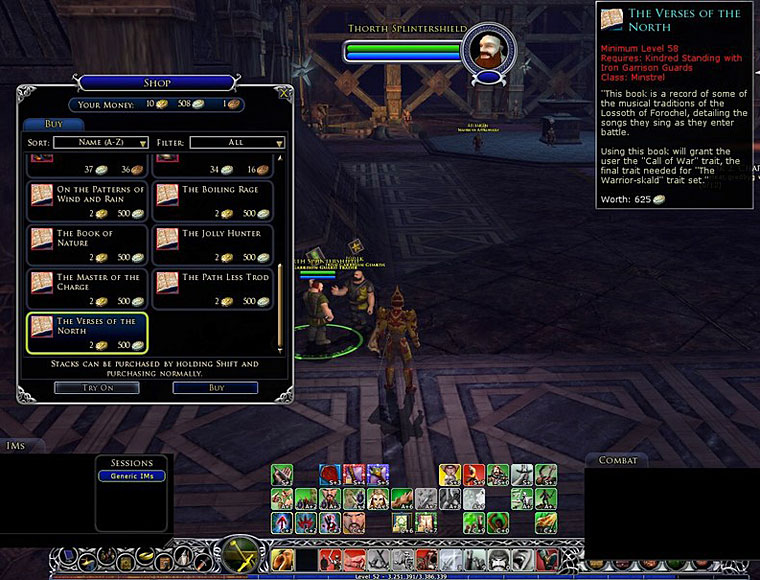Click the Try On button
Image resolution: width=760 pixels, height=580 pixels.
point(96,387)
